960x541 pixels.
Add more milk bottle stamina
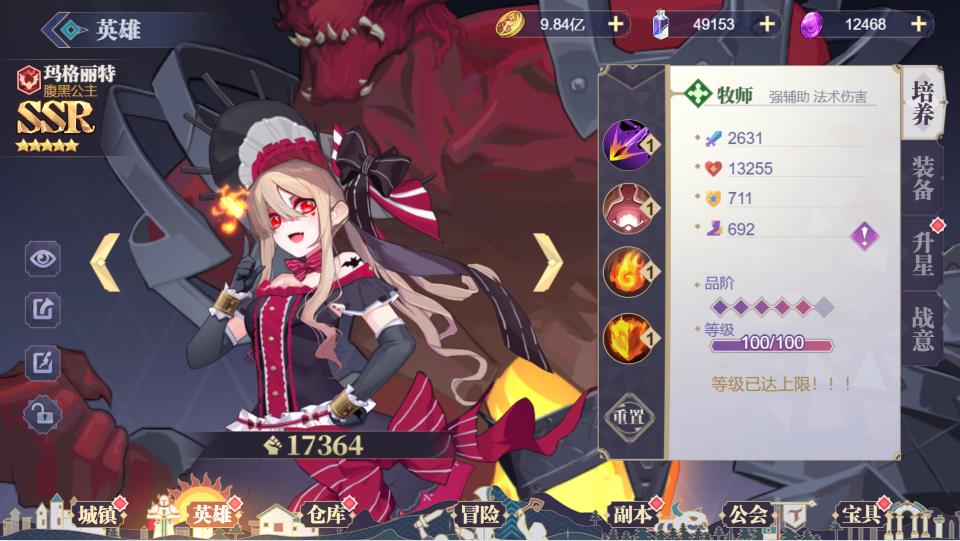tap(767, 24)
